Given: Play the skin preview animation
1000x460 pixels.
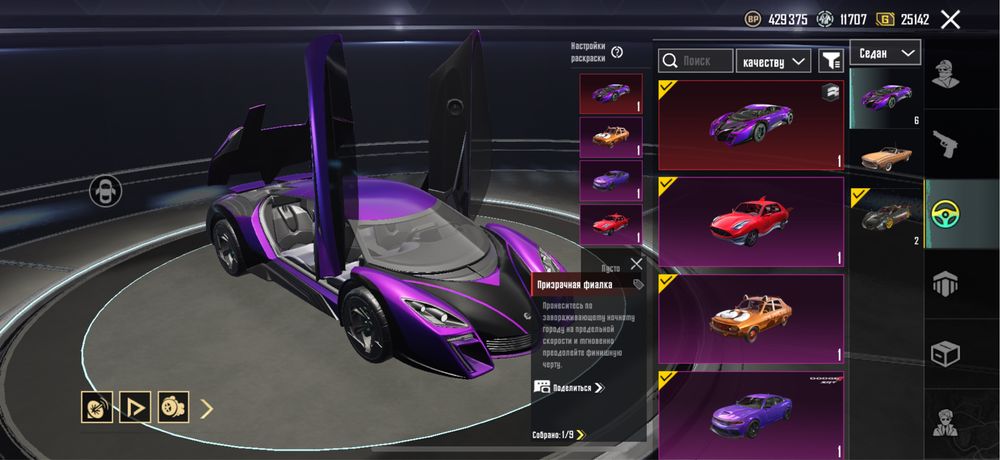Looking at the screenshot, I should [x=134, y=407].
